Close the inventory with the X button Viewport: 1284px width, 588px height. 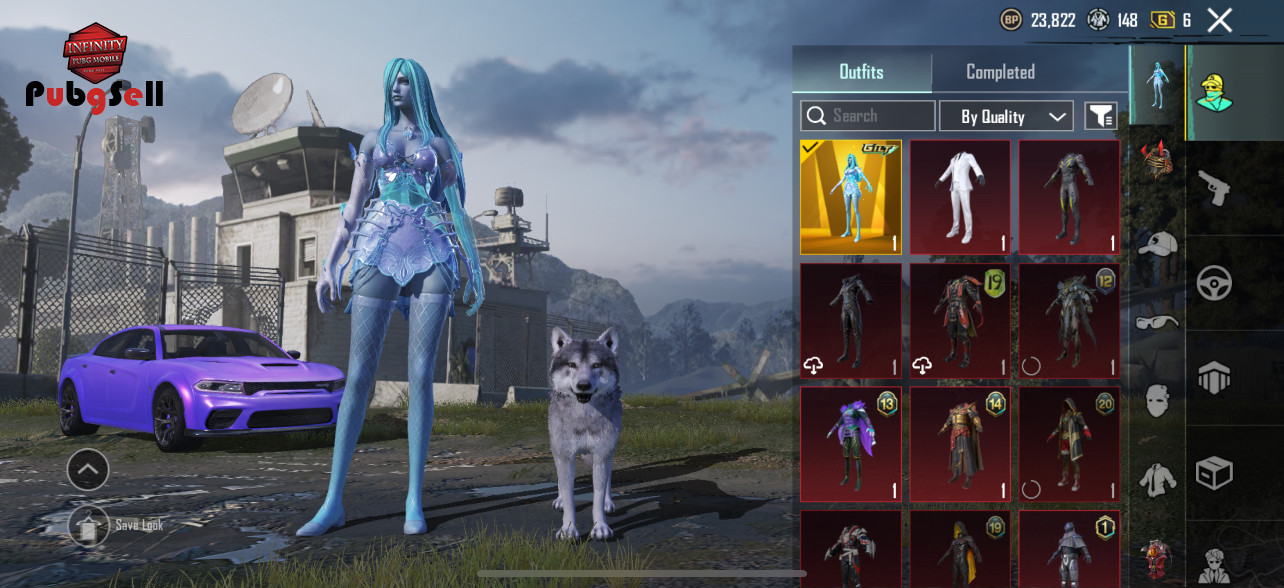pyautogui.click(x=1219, y=19)
